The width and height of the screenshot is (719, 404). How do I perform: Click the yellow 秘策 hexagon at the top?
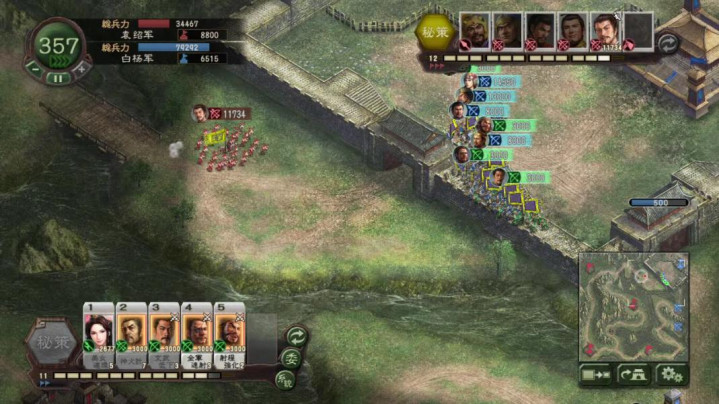[434, 31]
